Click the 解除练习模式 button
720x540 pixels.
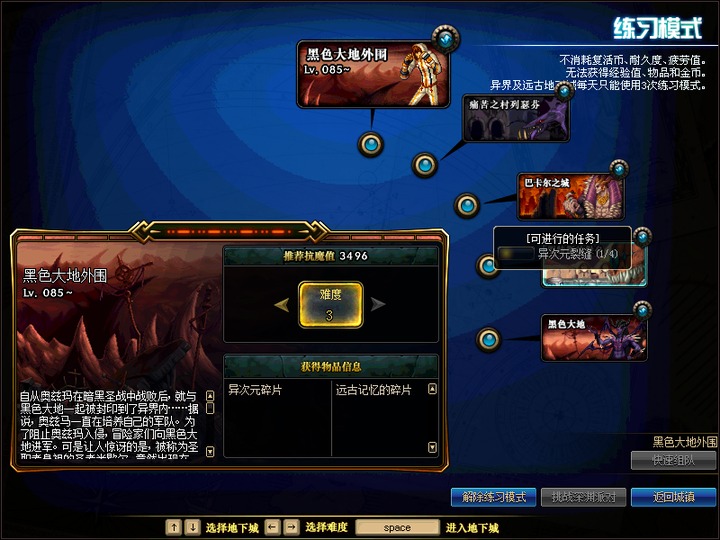click(487, 497)
